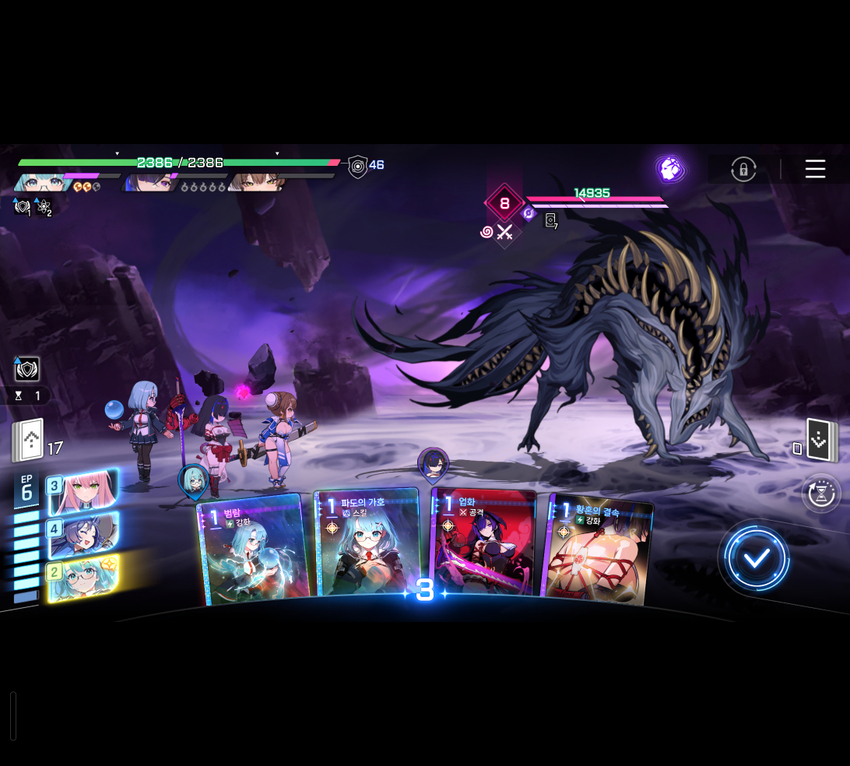This screenshot has height=766, width=850.
Task: Activate the dark-blue-haired character's EP skill portrait
Action: point(83,533)
